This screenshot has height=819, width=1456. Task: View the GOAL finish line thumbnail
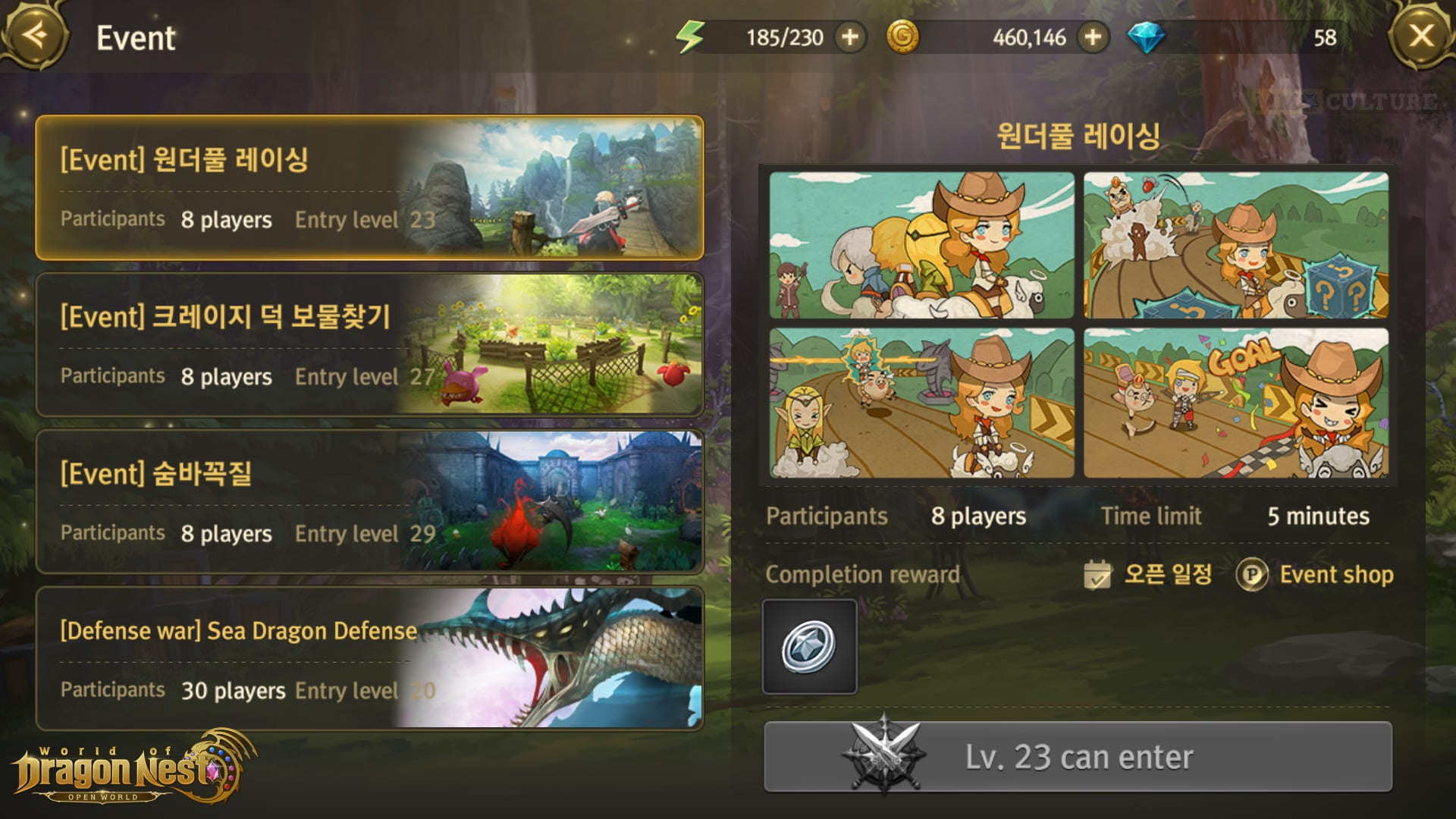pos(1236,403)
